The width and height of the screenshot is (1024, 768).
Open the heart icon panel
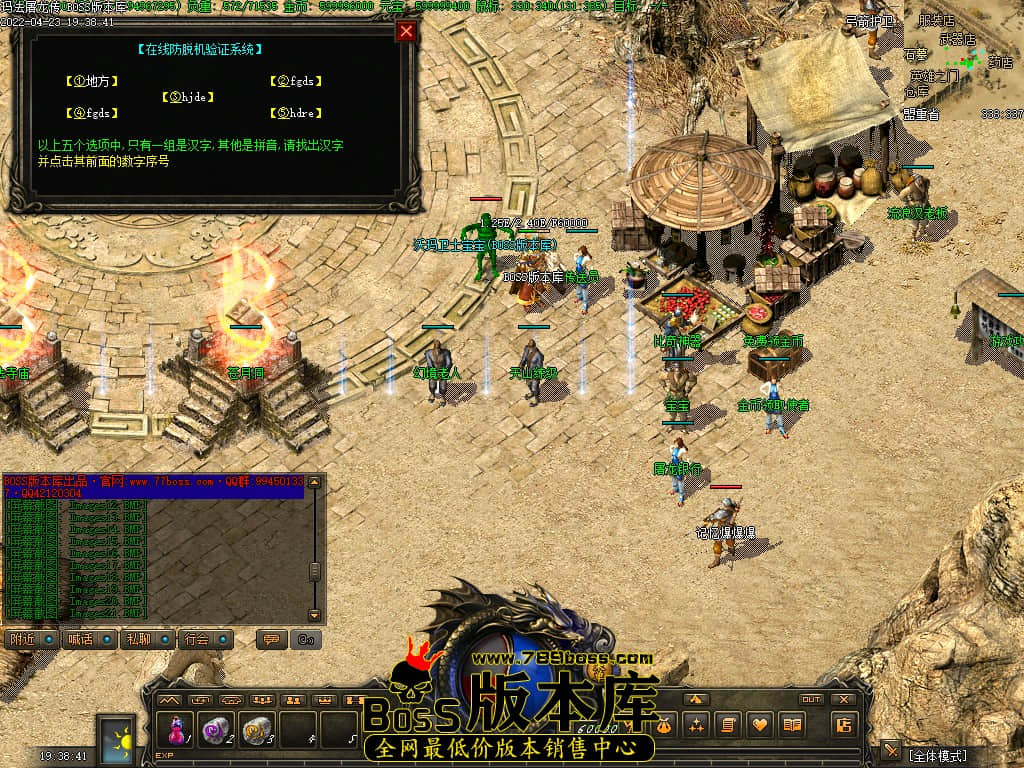click(x=760, y=724)
